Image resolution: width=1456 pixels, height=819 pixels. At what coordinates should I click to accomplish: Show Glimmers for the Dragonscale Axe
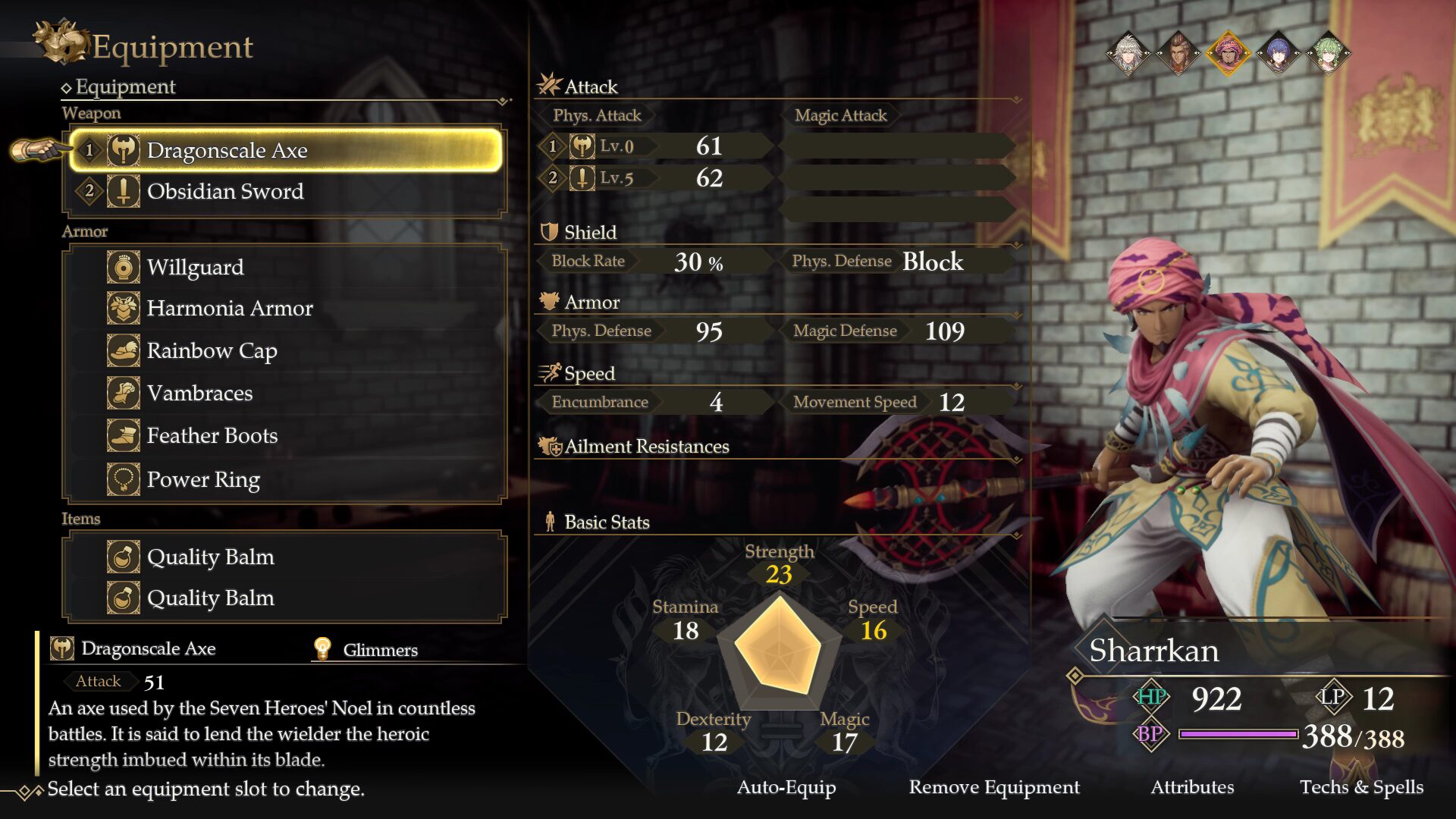(366, 650)
